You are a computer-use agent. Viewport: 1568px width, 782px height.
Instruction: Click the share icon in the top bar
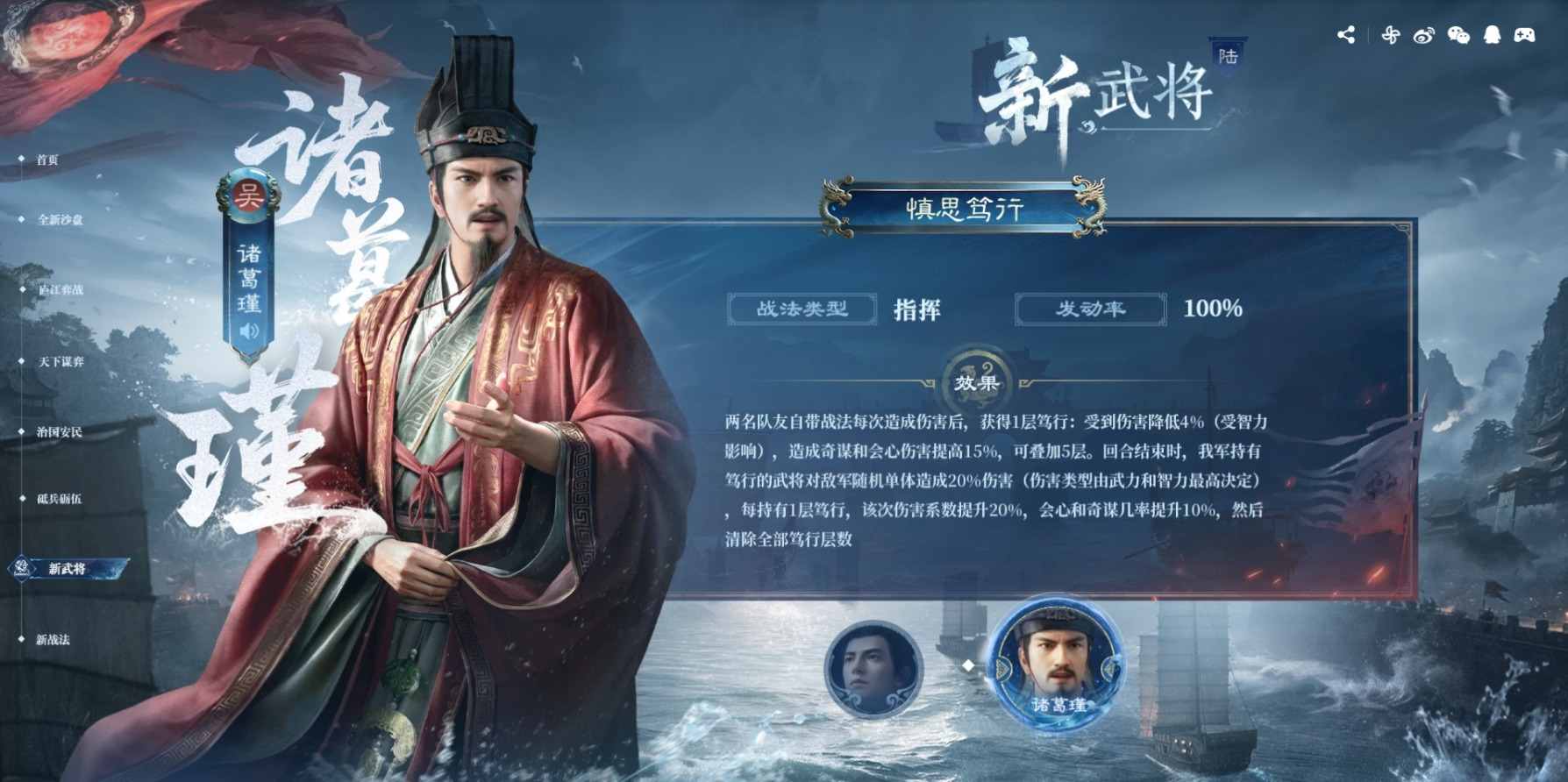pos(1347,35)
